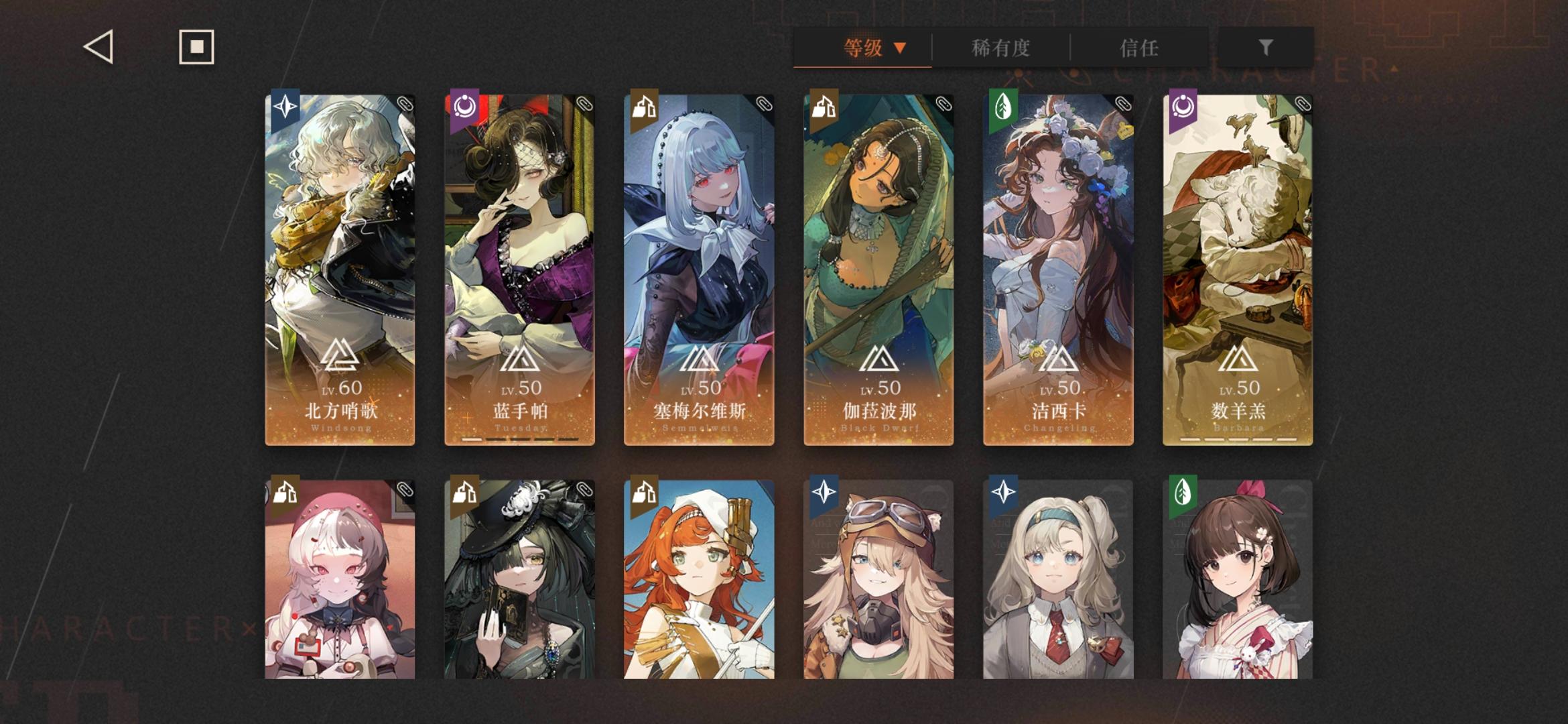Tap the filter funnel icon
The height and width of the screenshot is (724, 1568).
(1265, 47)
